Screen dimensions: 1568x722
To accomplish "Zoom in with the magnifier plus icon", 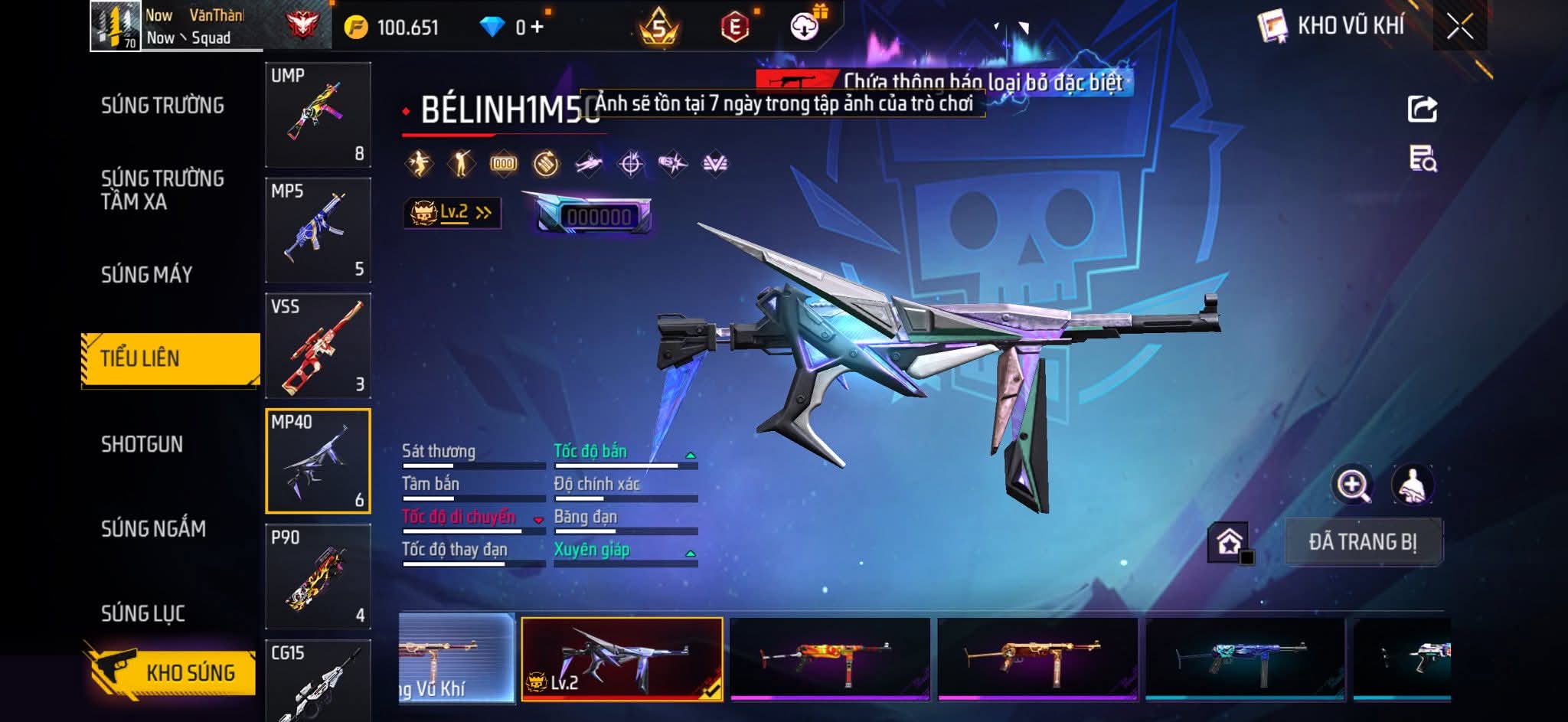I will (1352, 485).
